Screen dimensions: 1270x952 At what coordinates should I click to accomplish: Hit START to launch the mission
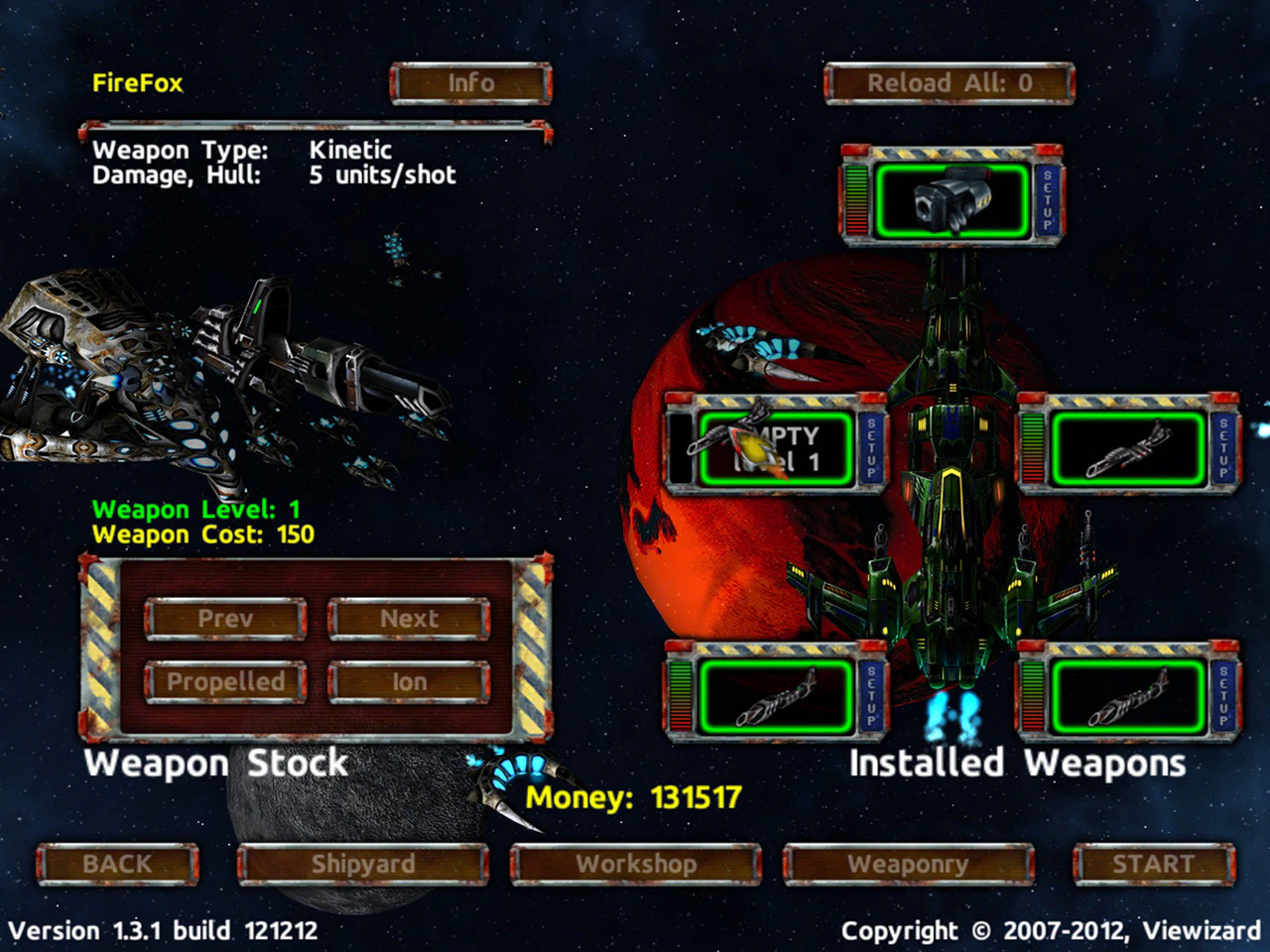point(1153,864)
